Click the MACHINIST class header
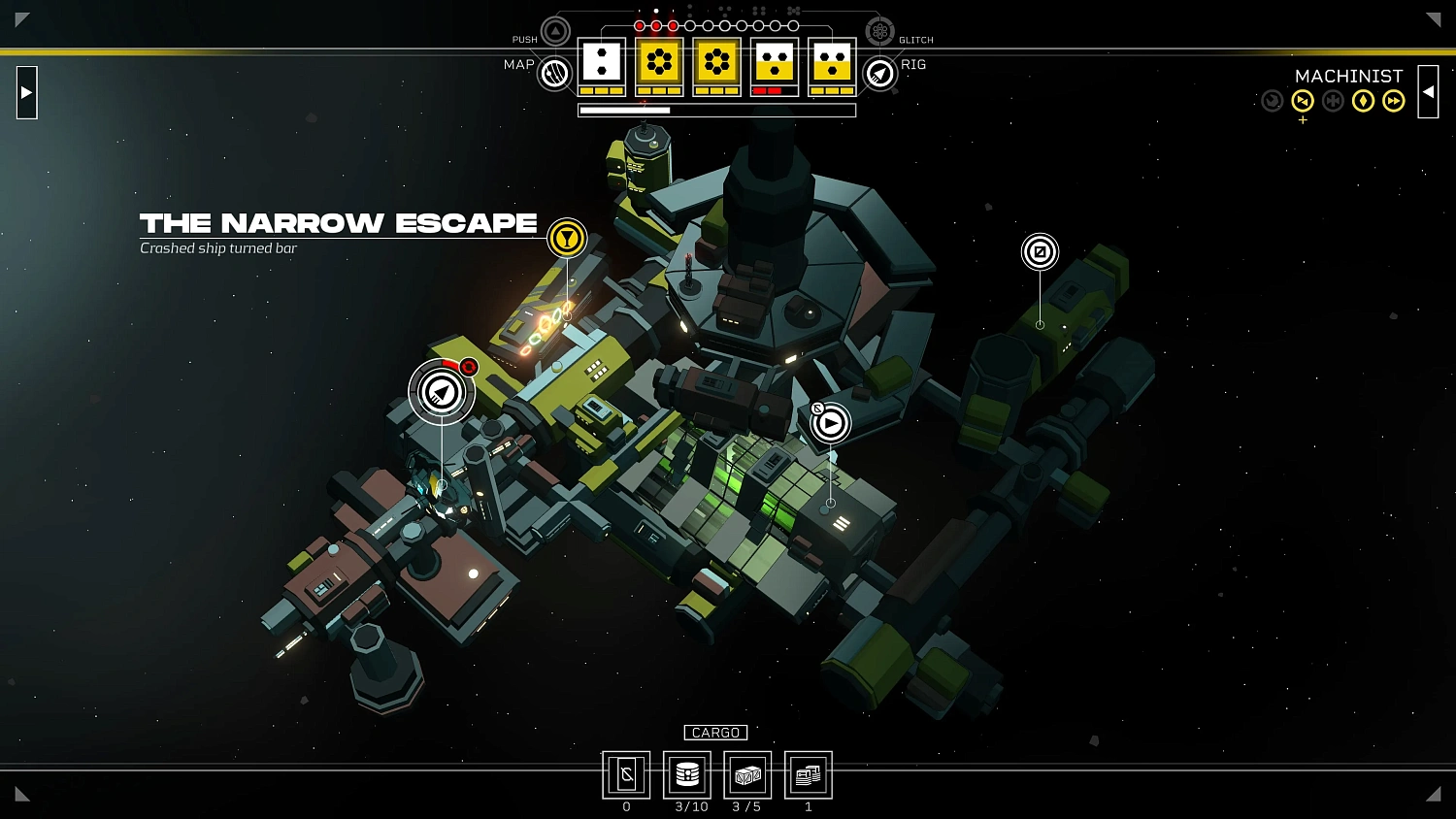The height and width of the screenshot is (819, 1456). tap(1349, 76)
